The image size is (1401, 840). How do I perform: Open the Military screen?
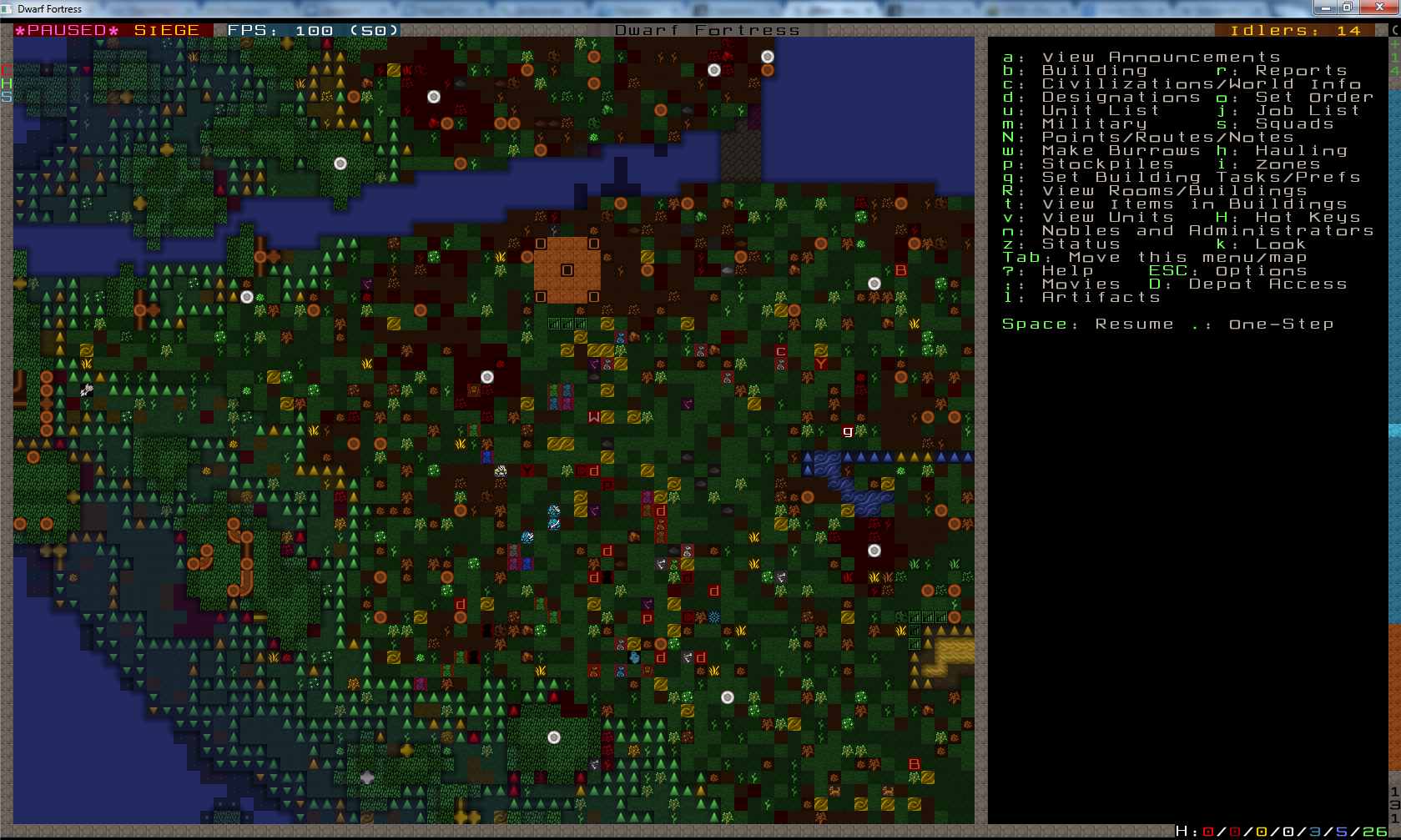click(x=1094, y=124)
